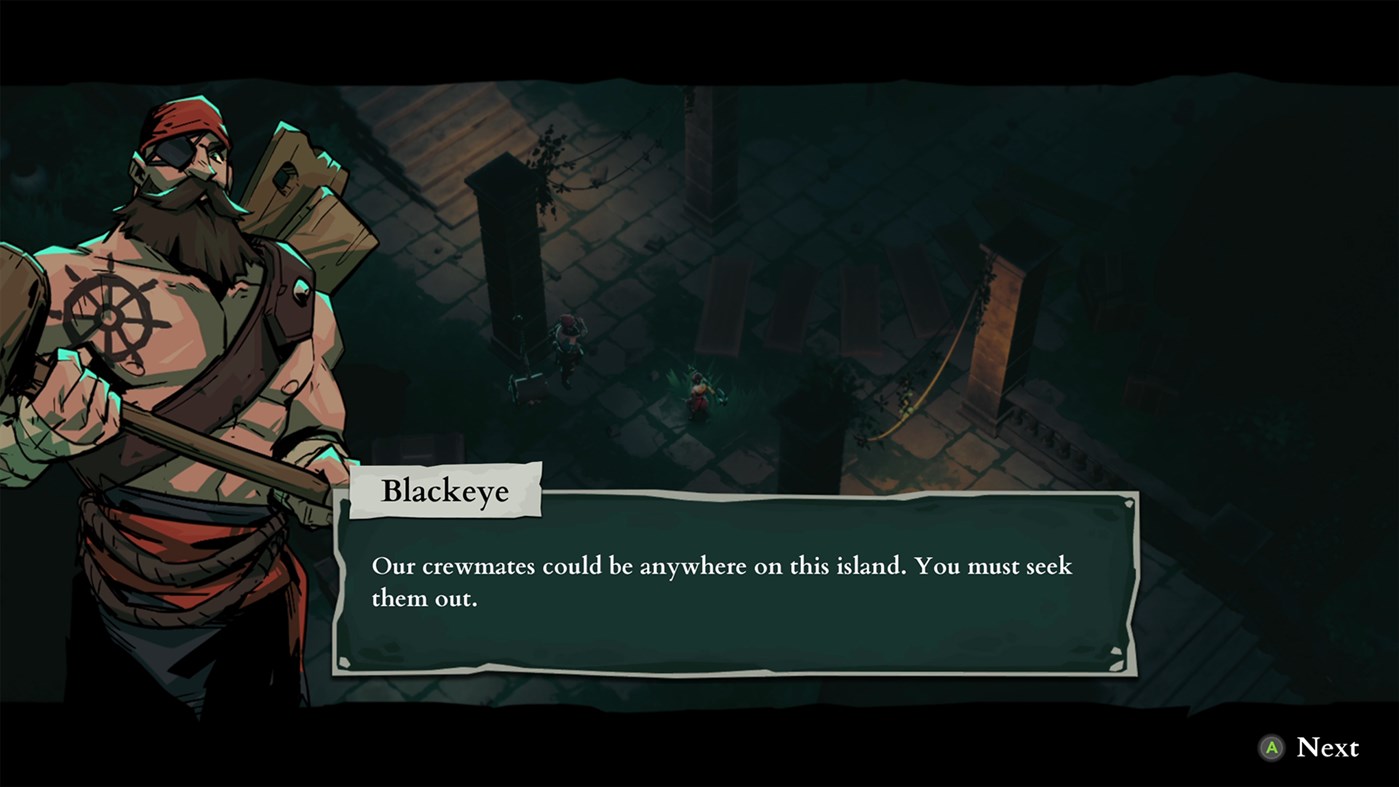Click the Blackeye name plate
Viewport: 1399px width, 787px height.
coord(444,492)
